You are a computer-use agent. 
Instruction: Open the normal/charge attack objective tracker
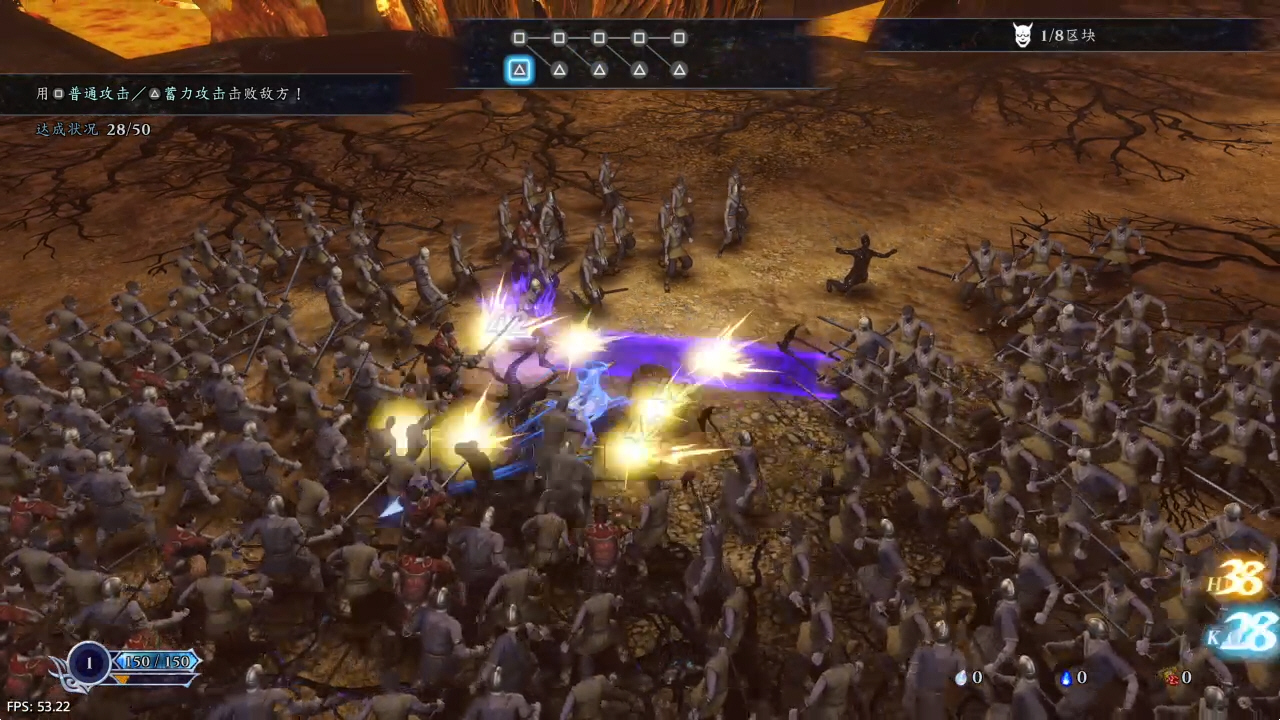pos(170,93)
